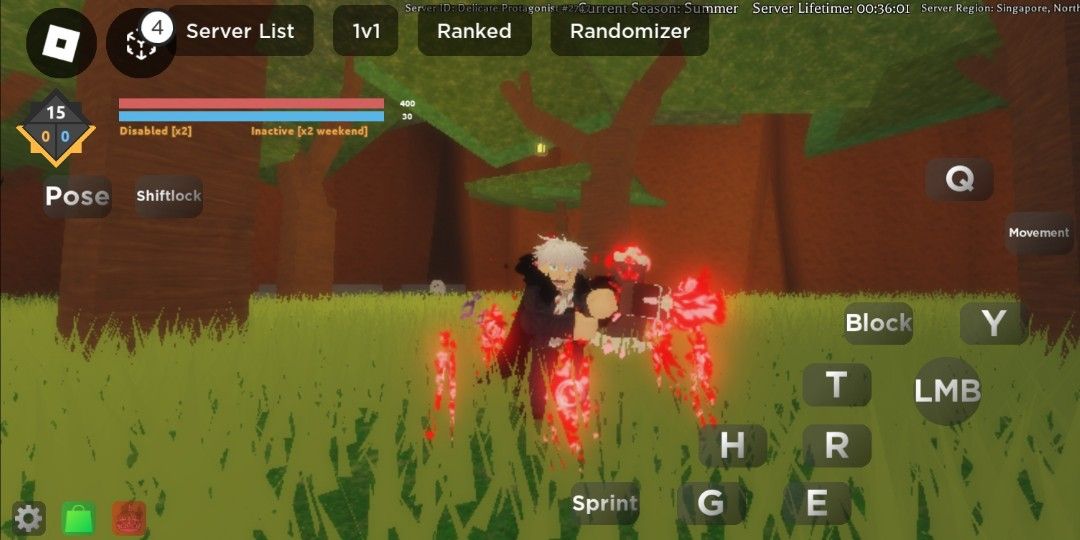Image resolution: width=1080 pixels, height=540 pixels.
Task: Open the Server List
Action: [x=240, y=31]
